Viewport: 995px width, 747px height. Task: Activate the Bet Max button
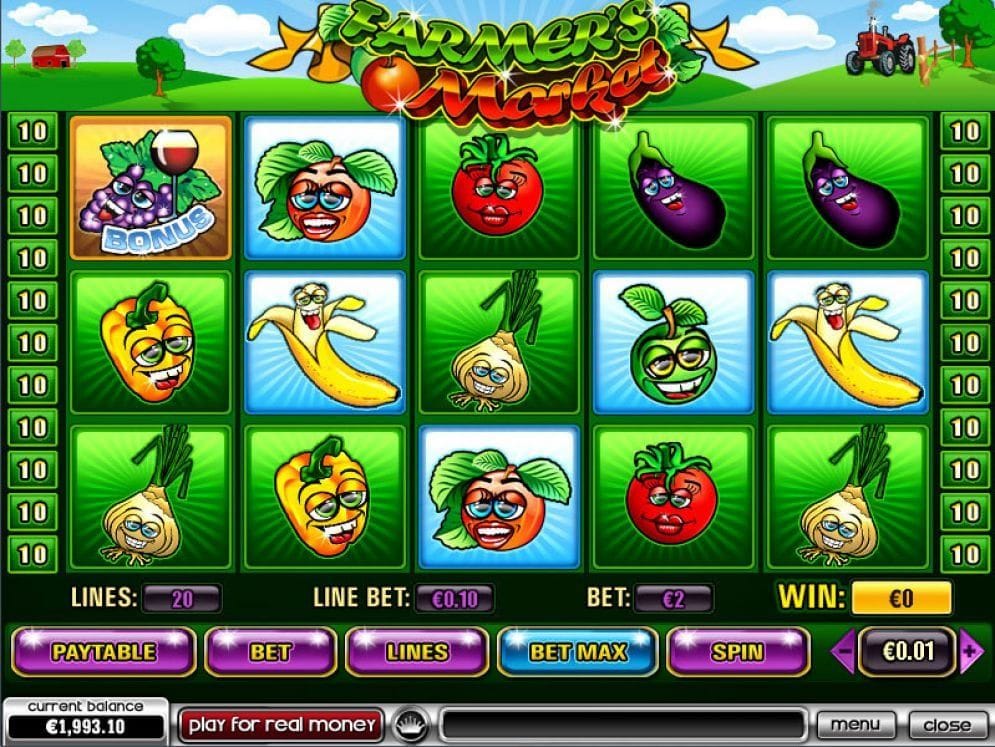(x=578, y=652)
